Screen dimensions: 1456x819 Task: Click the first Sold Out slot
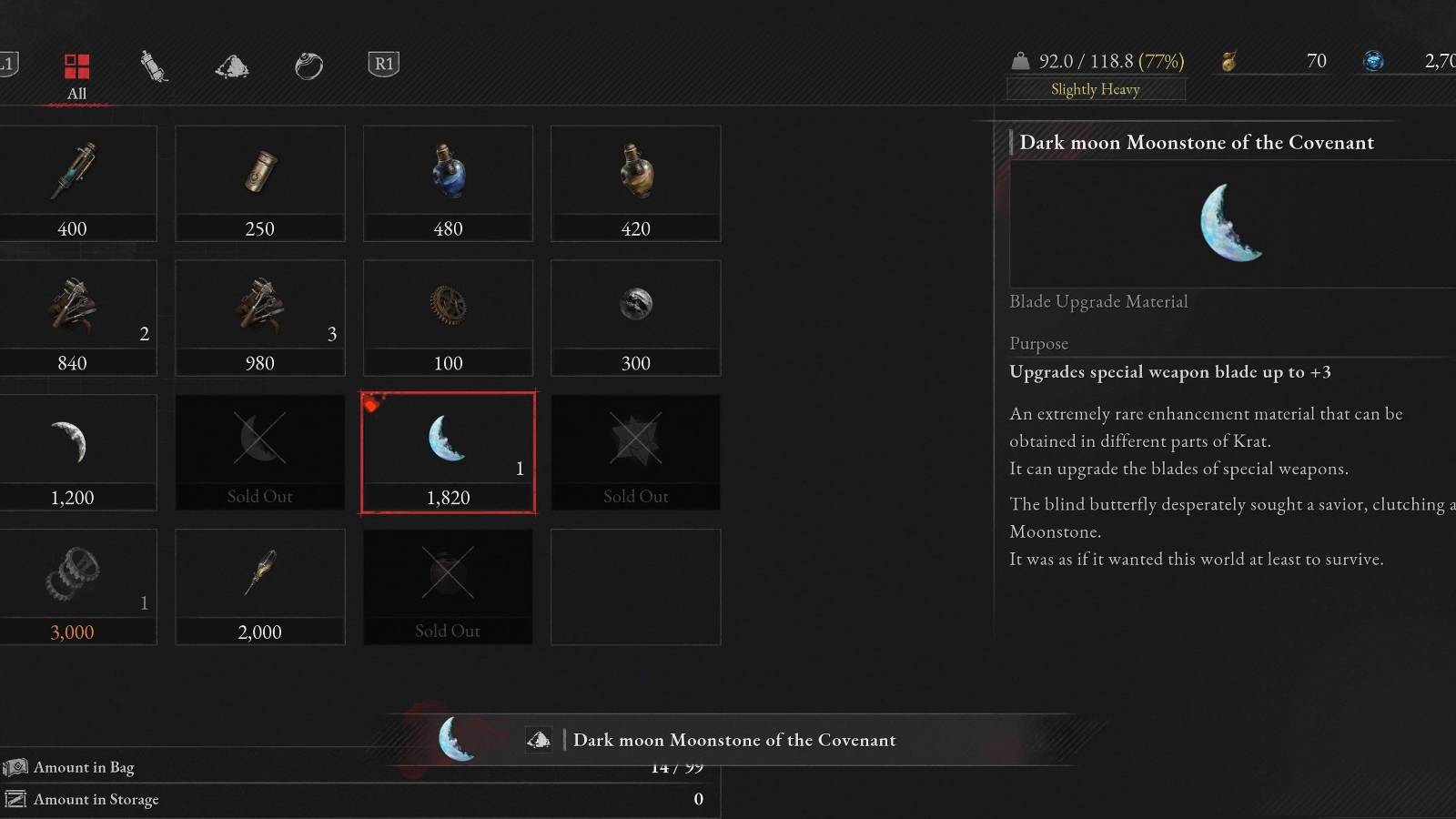[259, 450]
